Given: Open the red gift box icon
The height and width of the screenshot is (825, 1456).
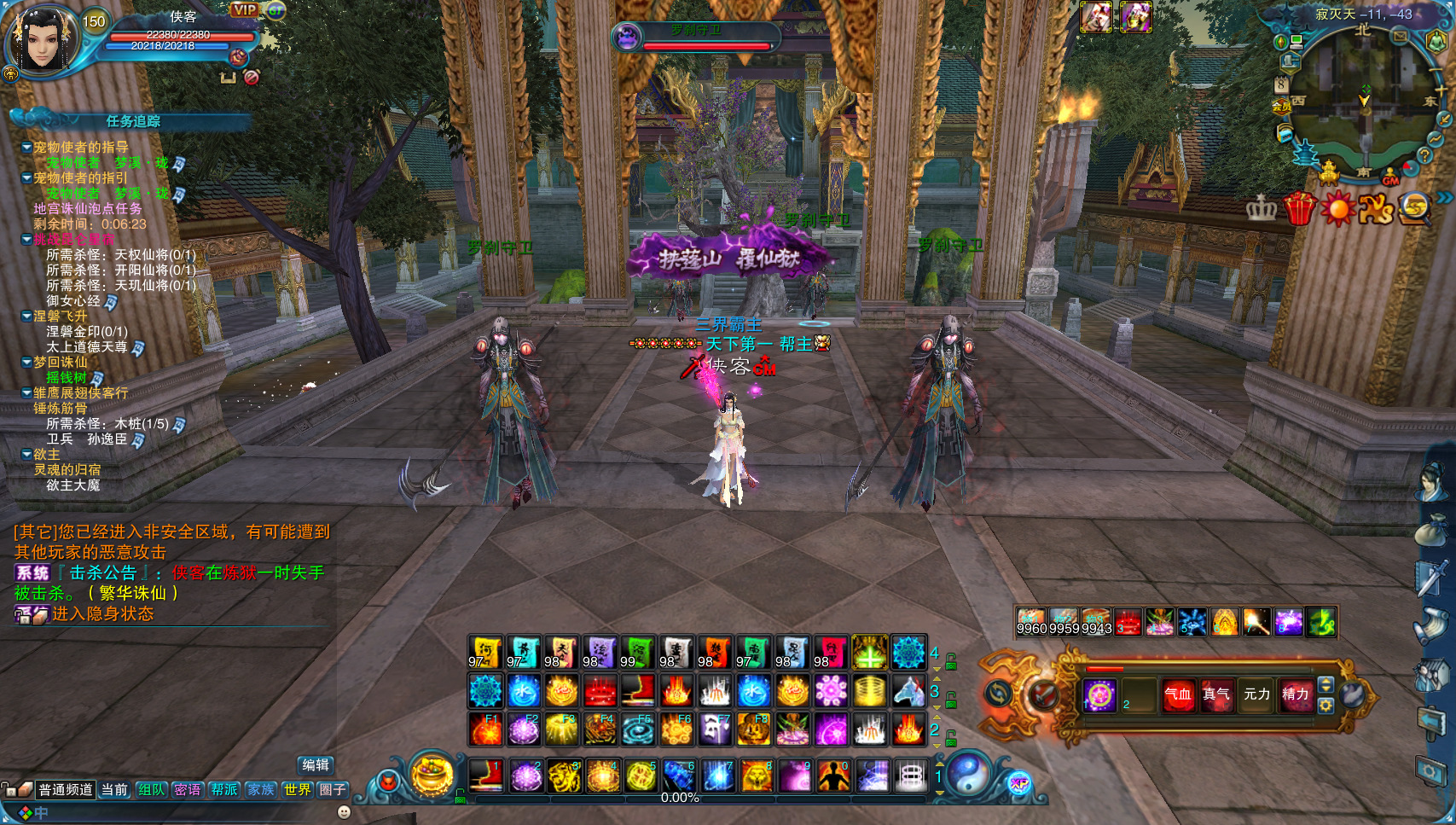Looking at the screenshot, I should click(x=1299, y=207).
